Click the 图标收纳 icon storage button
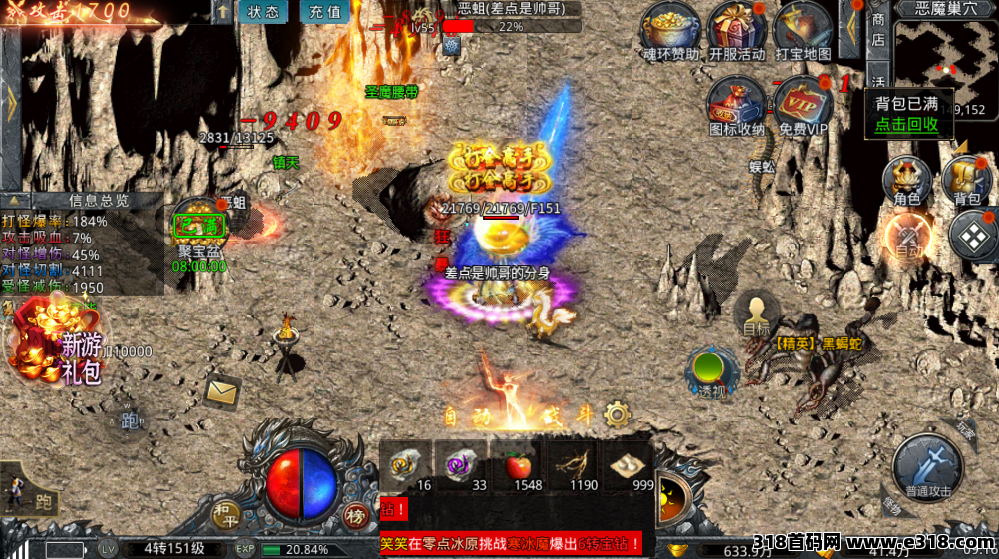The image size is (999, 559). [736, 106]
